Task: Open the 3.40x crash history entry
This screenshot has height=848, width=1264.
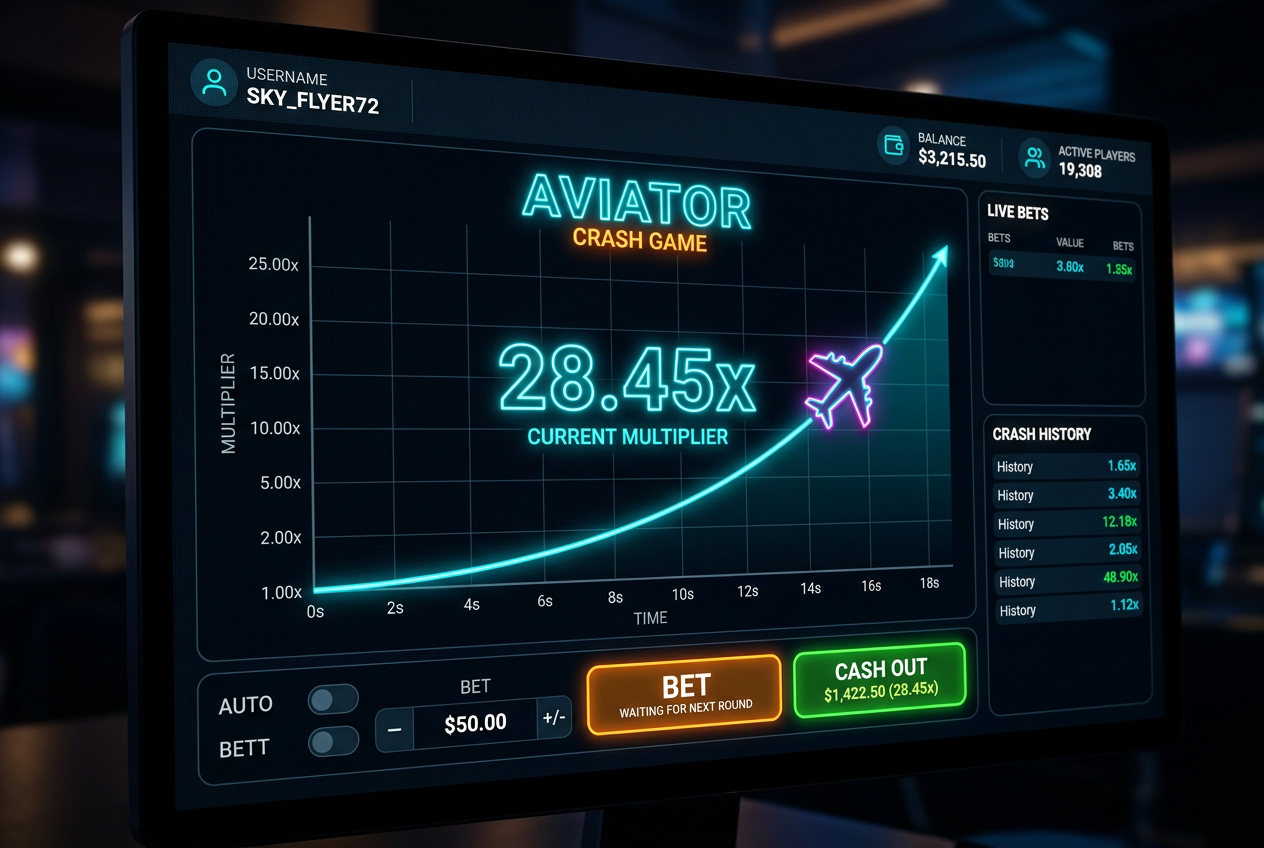Action: (x=1066, y=494)
